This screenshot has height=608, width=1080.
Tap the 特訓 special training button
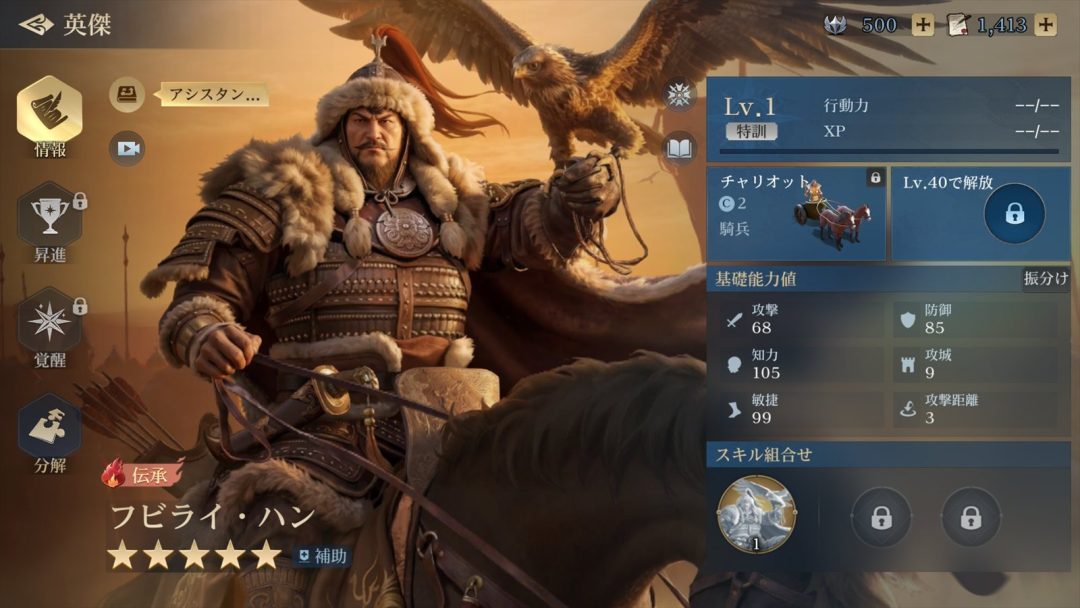pyautogui.click(x=751, y=131)
